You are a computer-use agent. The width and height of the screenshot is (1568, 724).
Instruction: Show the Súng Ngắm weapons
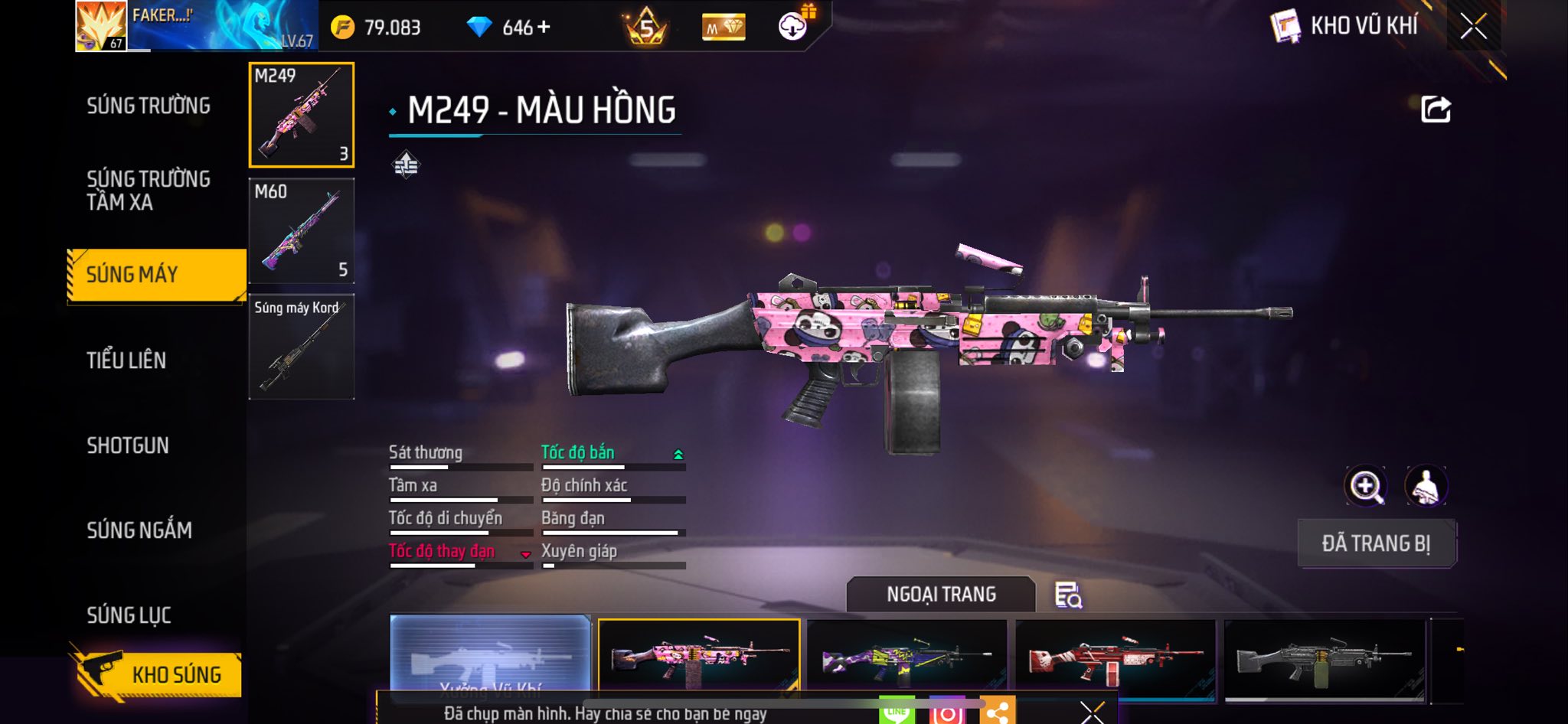[x=139, y=530]
